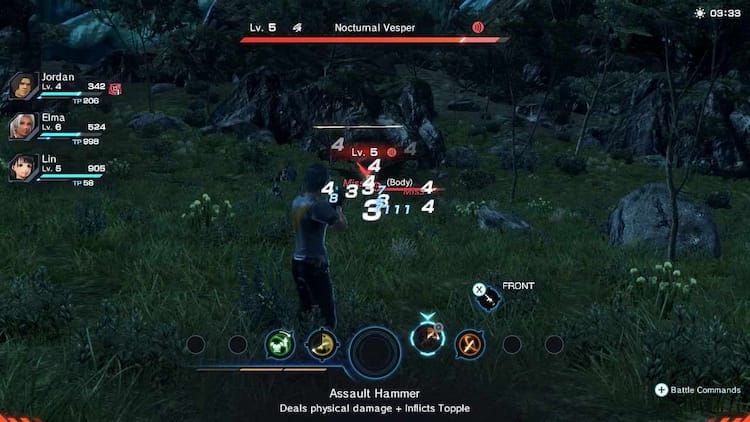This screenshot has height=422, width=750.
Task: Trigger the orange crossed-weapon art
Action: pyautogui.click(x=469, y=345)
